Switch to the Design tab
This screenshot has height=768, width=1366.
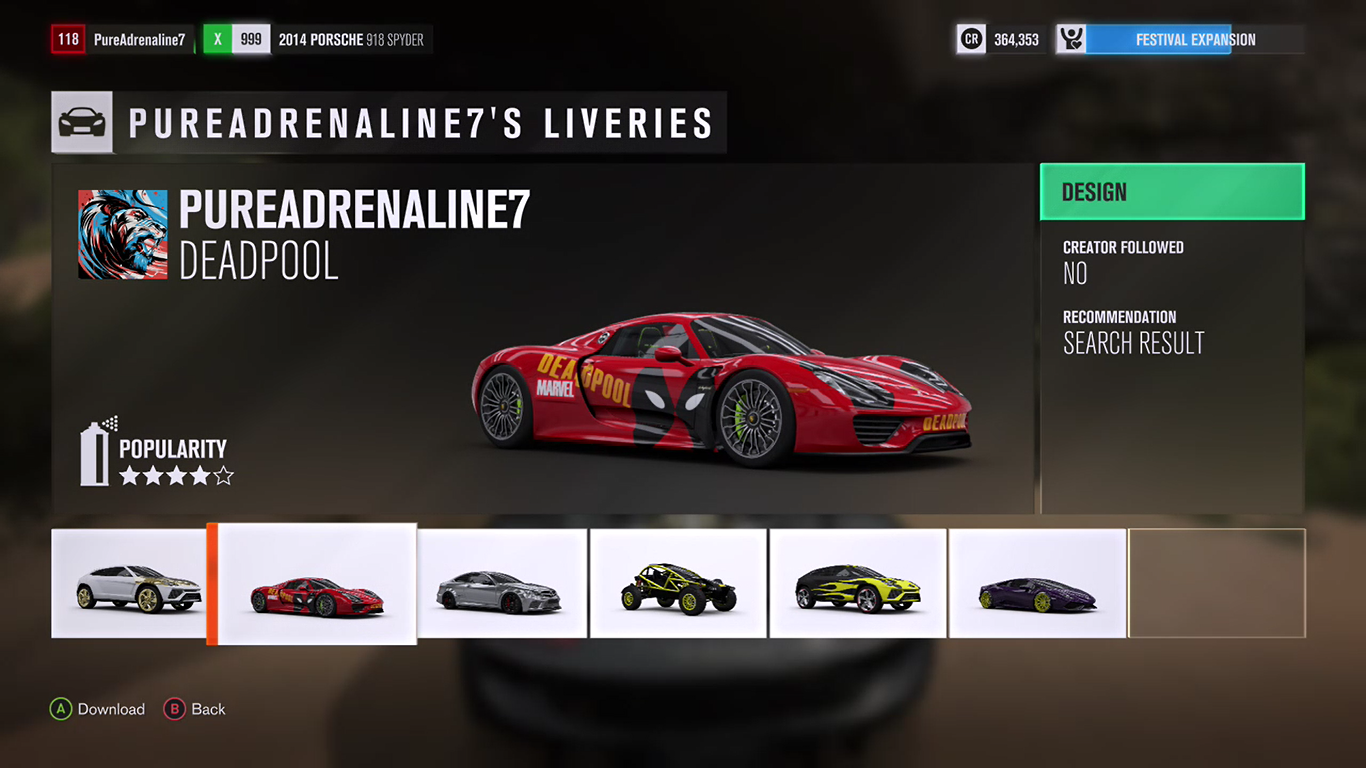coord(1171,191)
